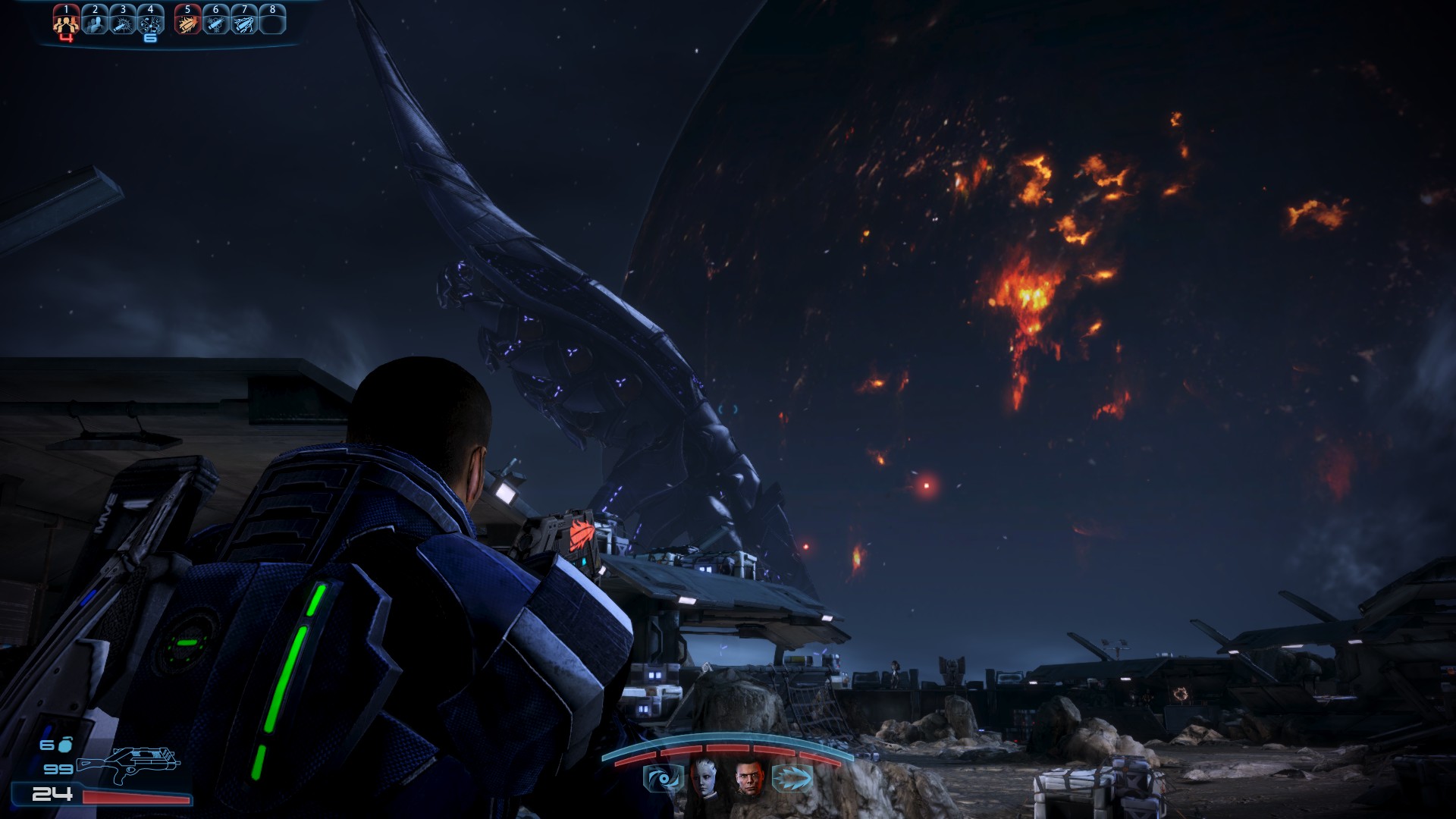This screenshot has height=819, width=1456.
Task: Click the blue-skinned squadmate portrait
Action: (705, 777)
